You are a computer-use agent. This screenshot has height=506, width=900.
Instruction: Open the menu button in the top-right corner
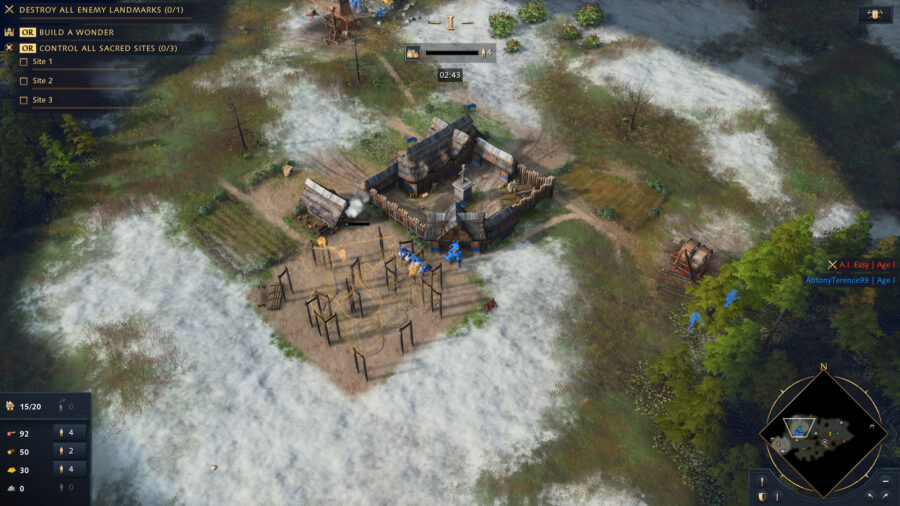point(875,15)
